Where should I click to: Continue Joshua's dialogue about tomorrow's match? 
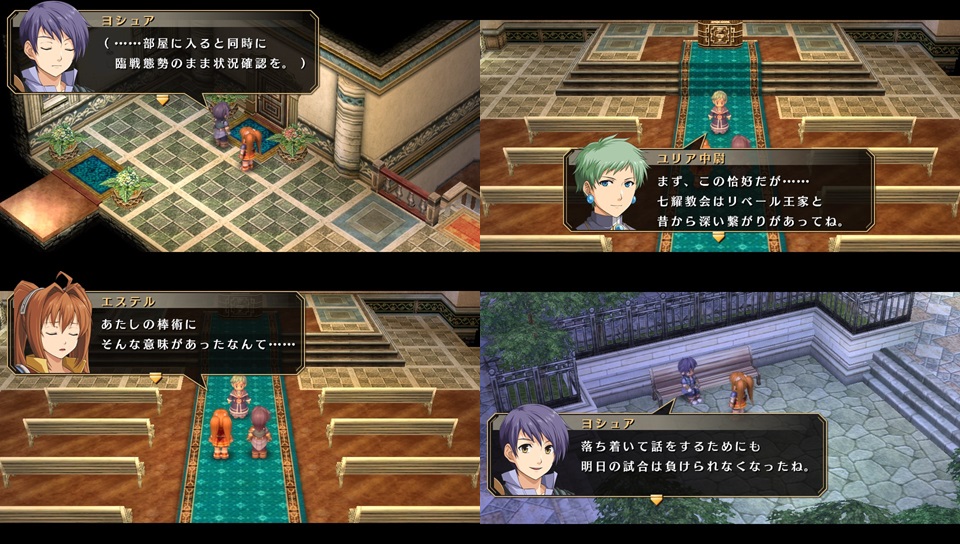pyautogui.click(x=656, y=499)
